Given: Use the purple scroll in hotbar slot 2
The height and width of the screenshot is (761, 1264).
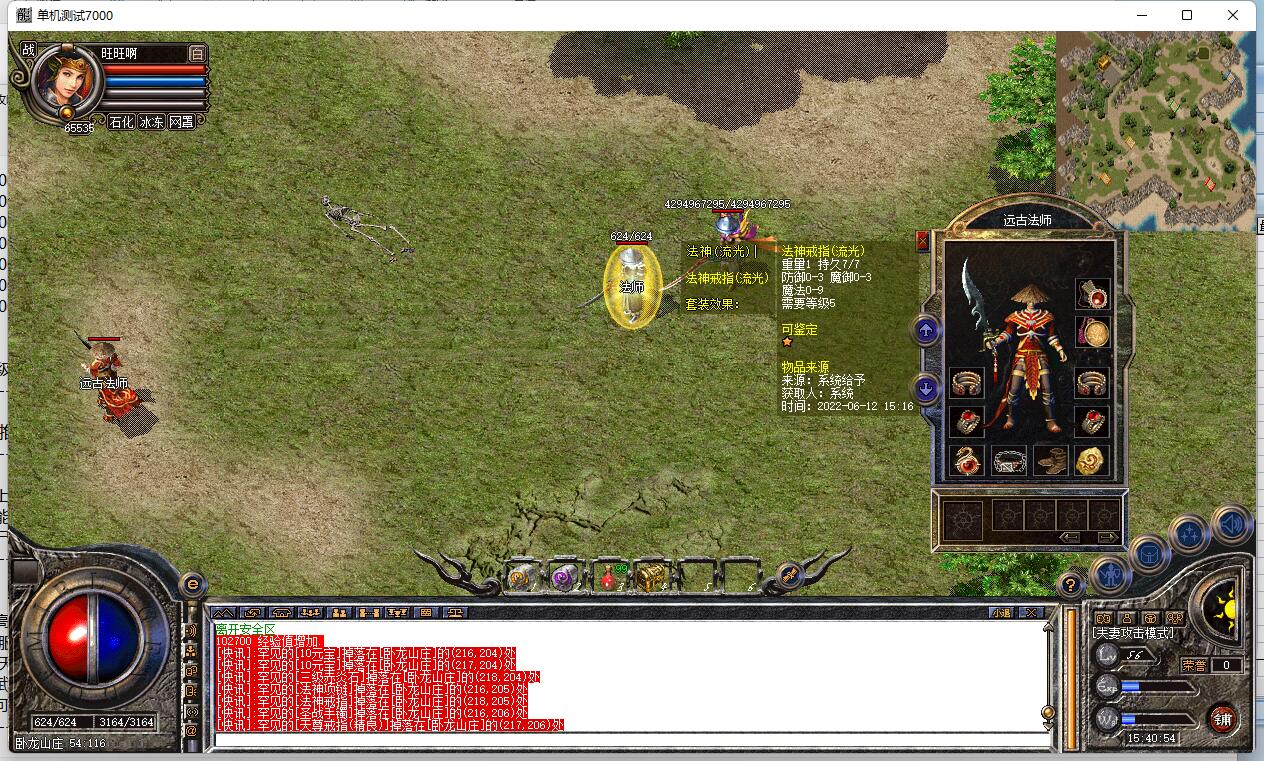Looking at the screenshot, I should [564, 577].
